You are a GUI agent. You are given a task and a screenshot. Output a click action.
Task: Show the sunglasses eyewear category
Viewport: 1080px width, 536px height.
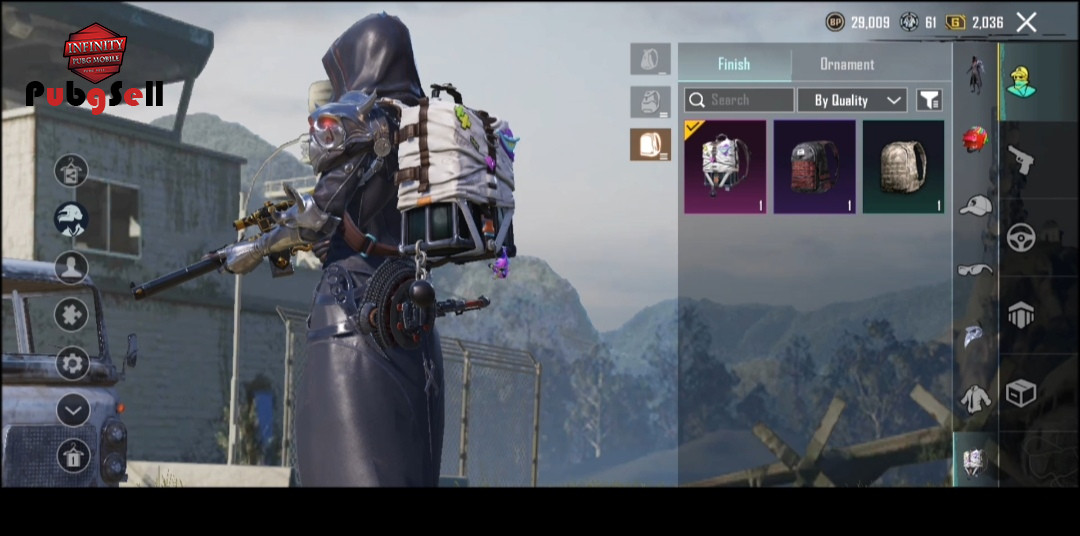pos(975,269)
